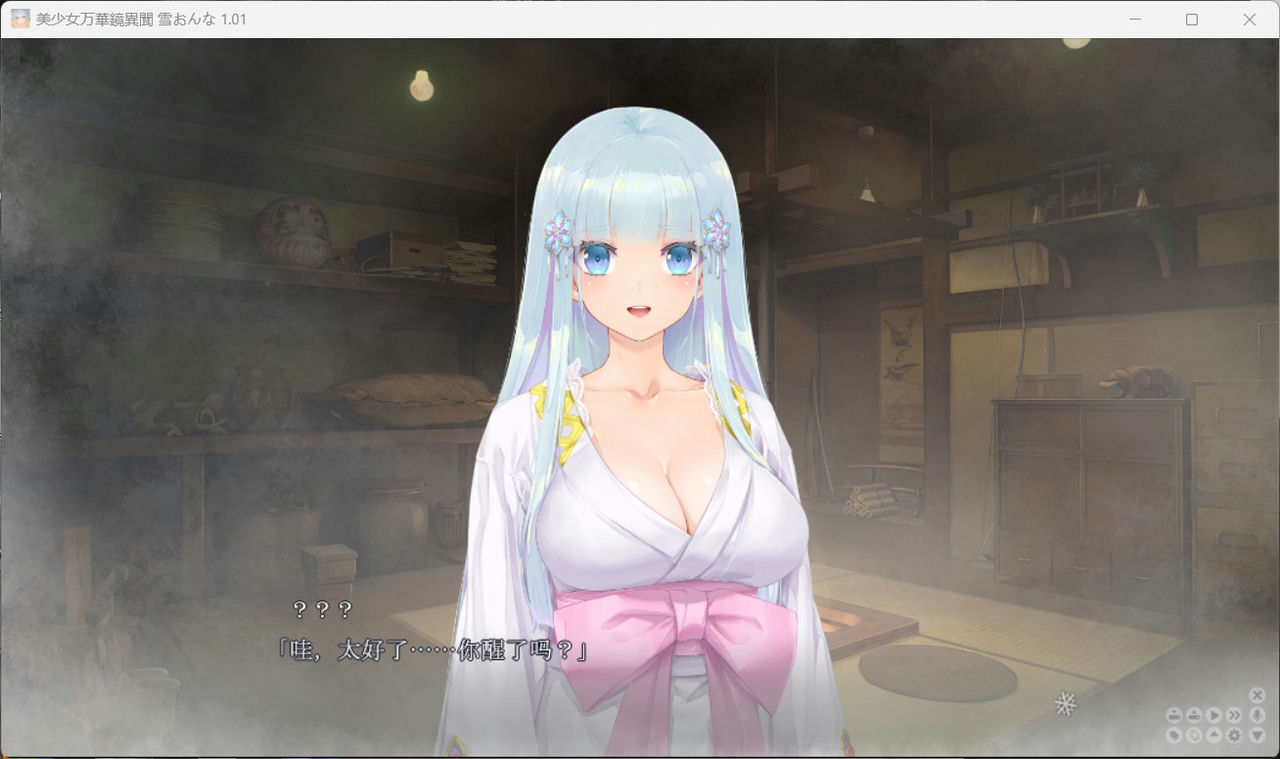Toggle the quick menu closed with its X button
The height and width of the screenshot is (759, 1280).
coord(1257,695)
